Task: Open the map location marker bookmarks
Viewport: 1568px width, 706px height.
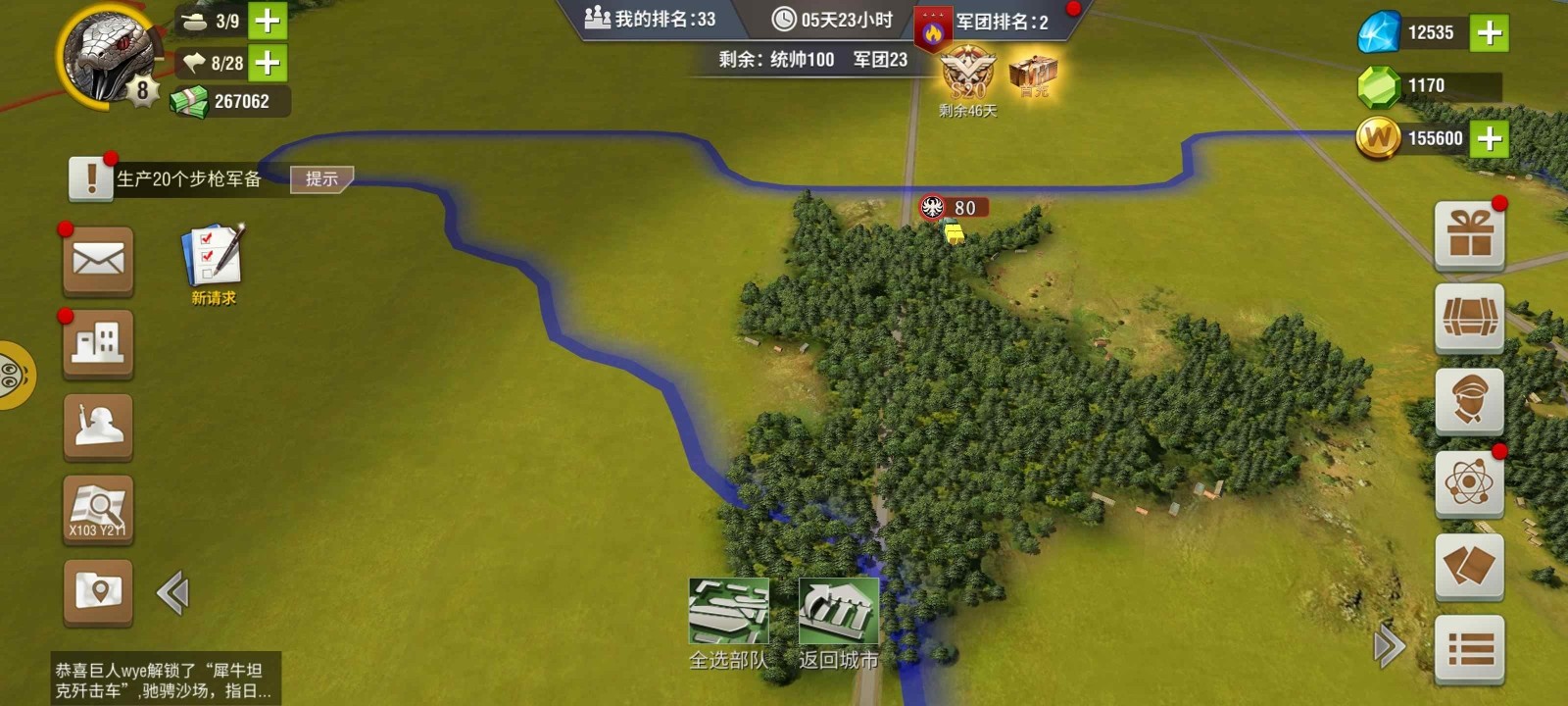Action: (x=98, y=591)
